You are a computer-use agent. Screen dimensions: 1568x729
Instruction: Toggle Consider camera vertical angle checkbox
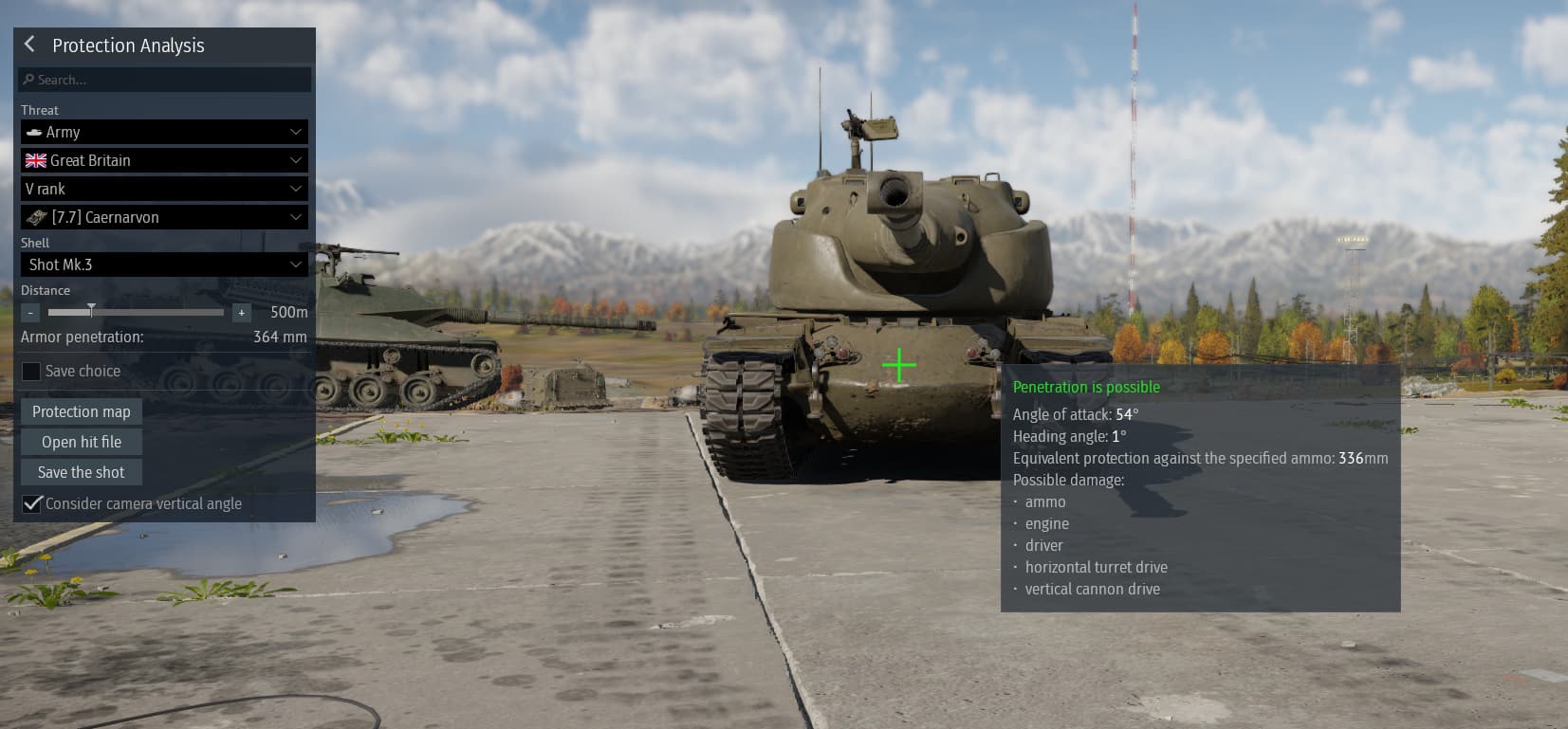(x=33, y=503)
